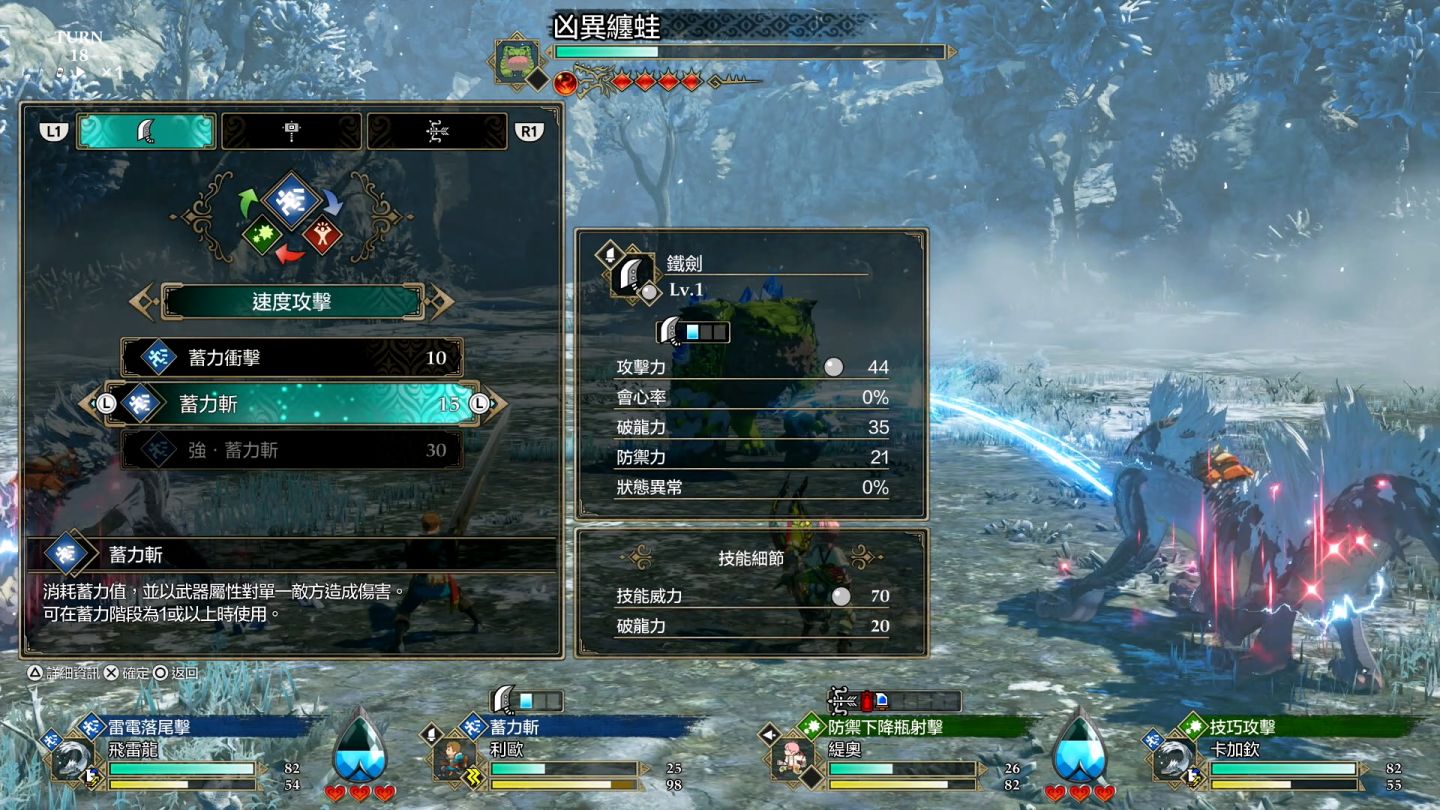This screenshot has height=810, width=1440.
Task: Switch to the hammer weapon tab
Action: coord(291,131)
